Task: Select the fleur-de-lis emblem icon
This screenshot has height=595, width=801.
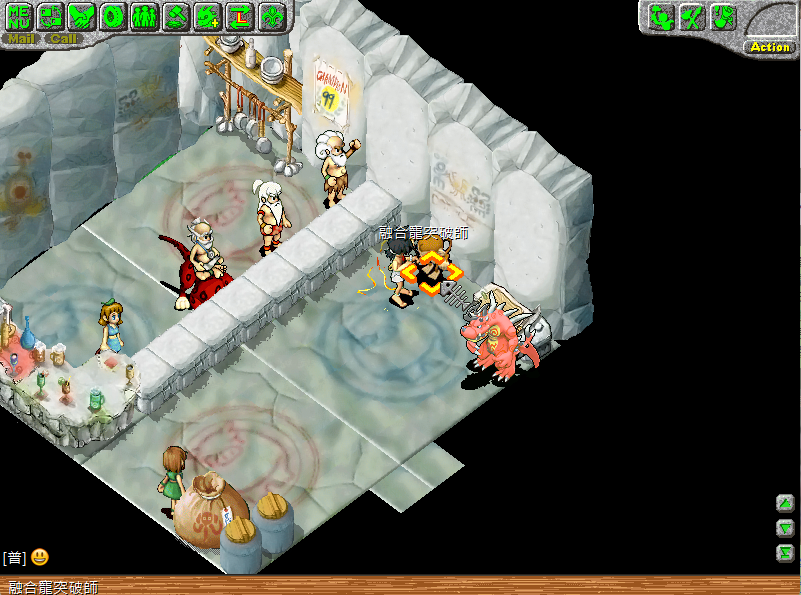Action: (271, 16)
